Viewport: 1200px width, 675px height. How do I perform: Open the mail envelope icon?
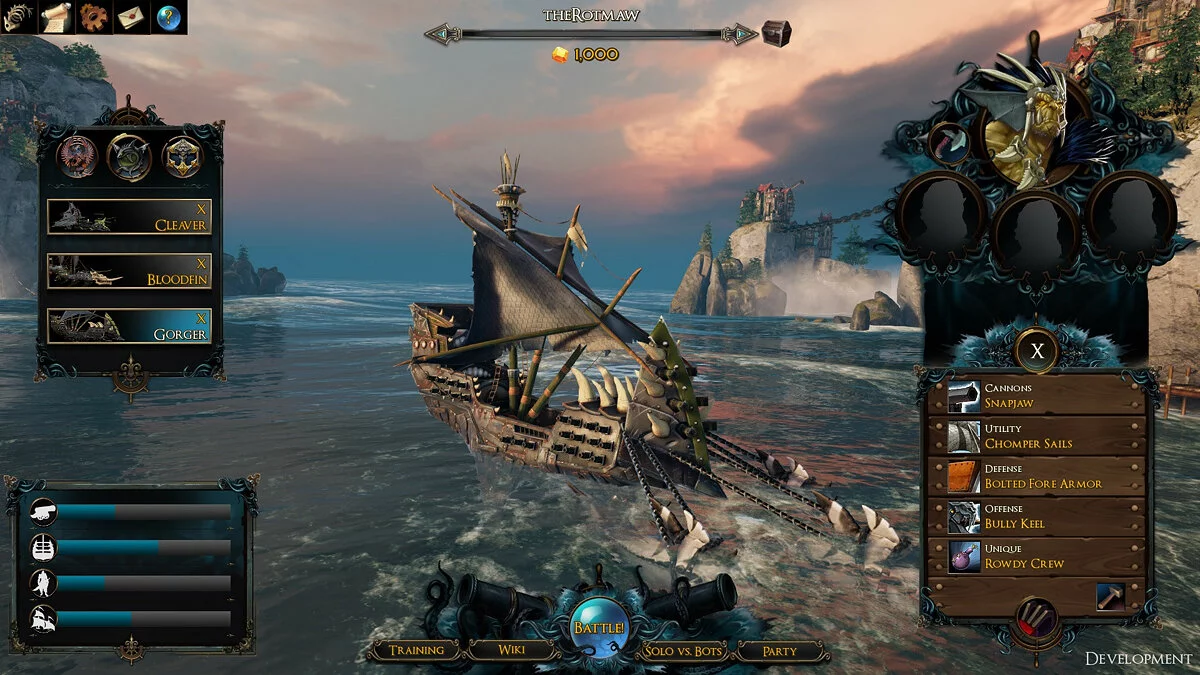(131, 16)
